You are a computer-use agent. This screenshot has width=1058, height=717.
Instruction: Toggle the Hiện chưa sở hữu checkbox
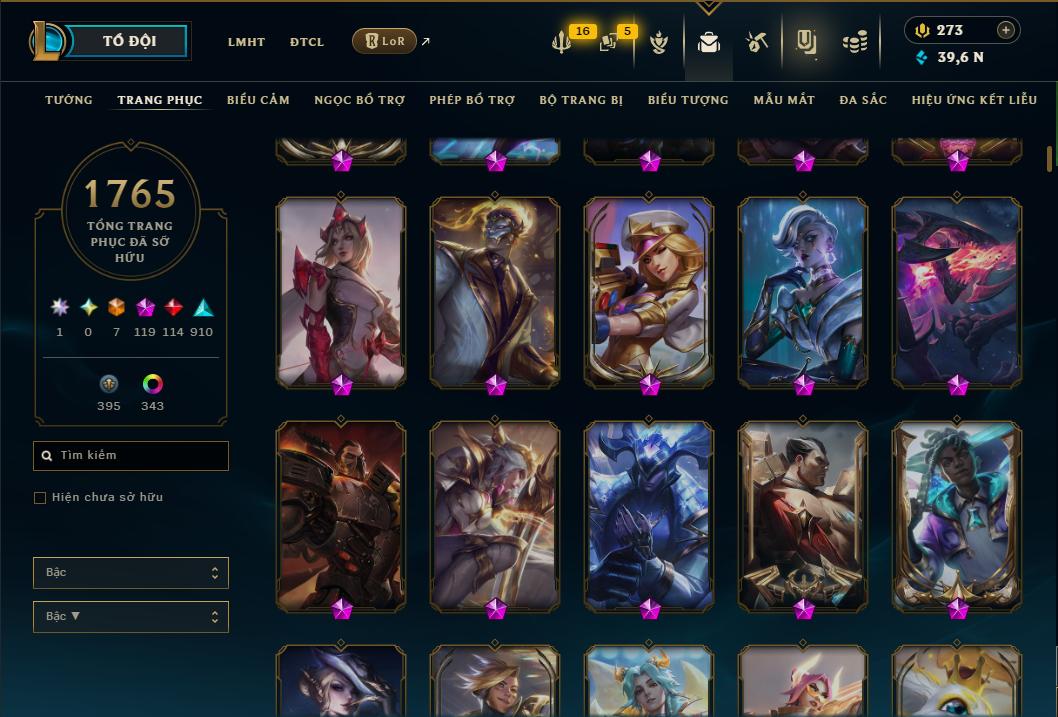(x=40, y=498)
